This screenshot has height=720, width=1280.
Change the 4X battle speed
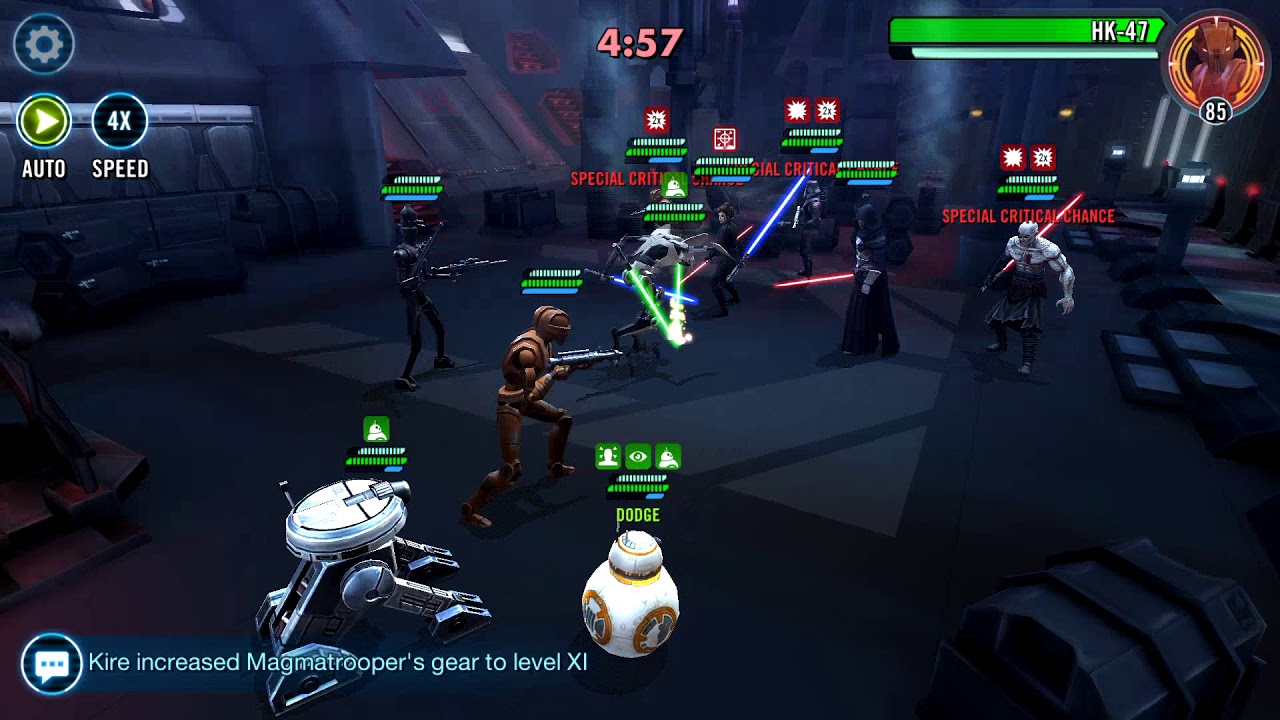(x=120, y=122)
